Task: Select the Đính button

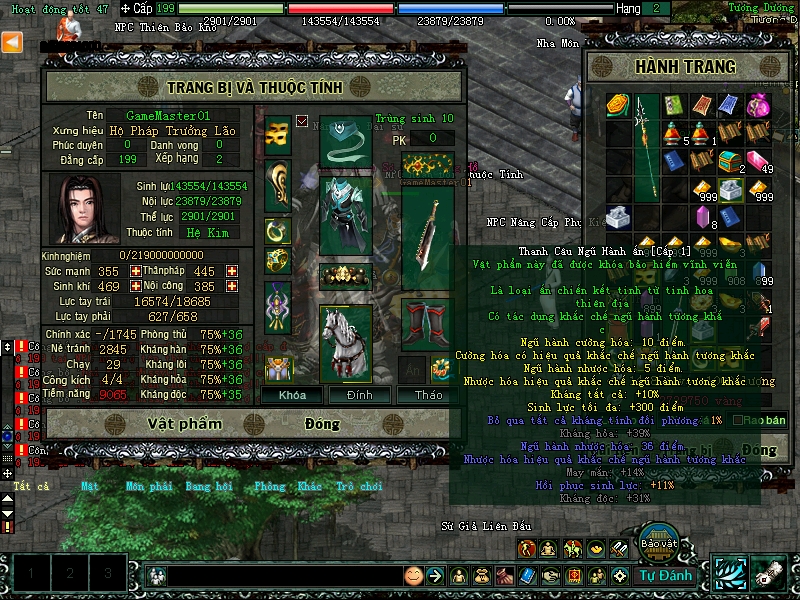Action: tap(360, 395)
